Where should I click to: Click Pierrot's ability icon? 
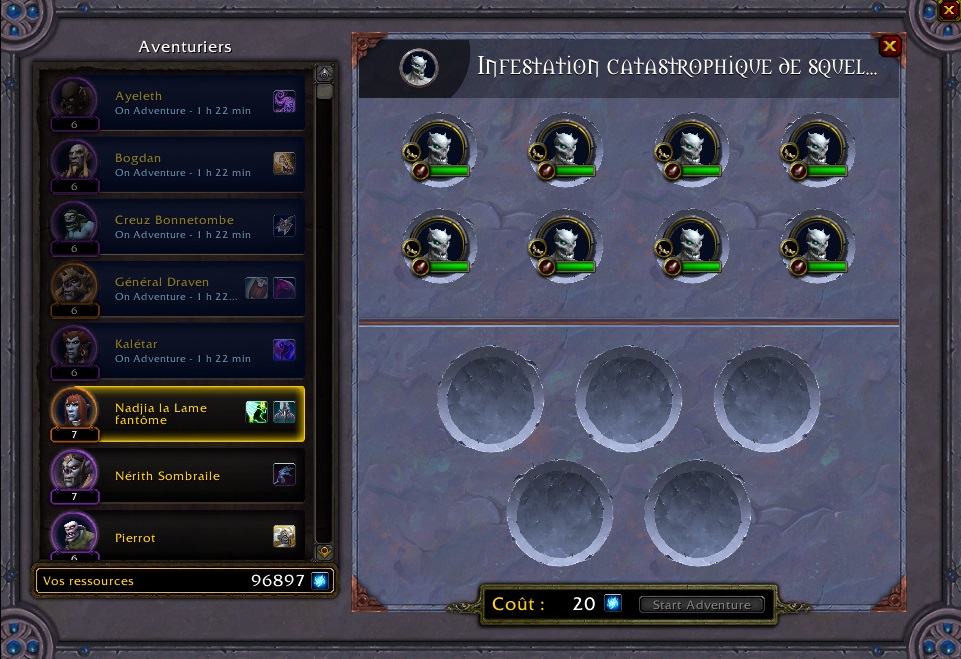(x=284, y=537)
